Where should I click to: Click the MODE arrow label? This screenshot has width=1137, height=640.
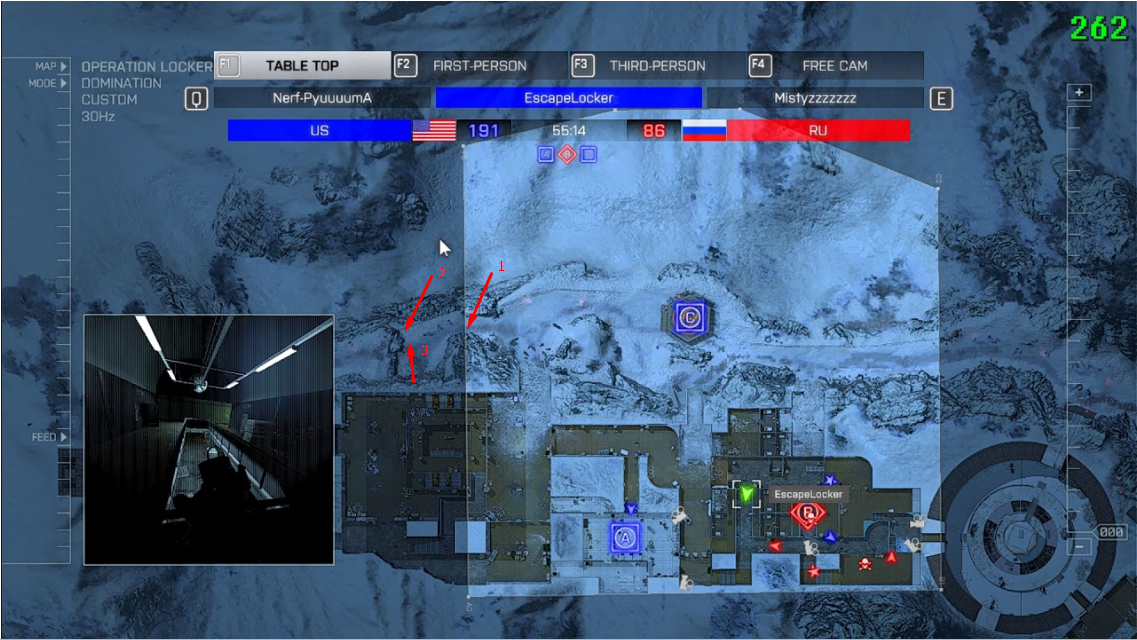[x=49, y=83]
